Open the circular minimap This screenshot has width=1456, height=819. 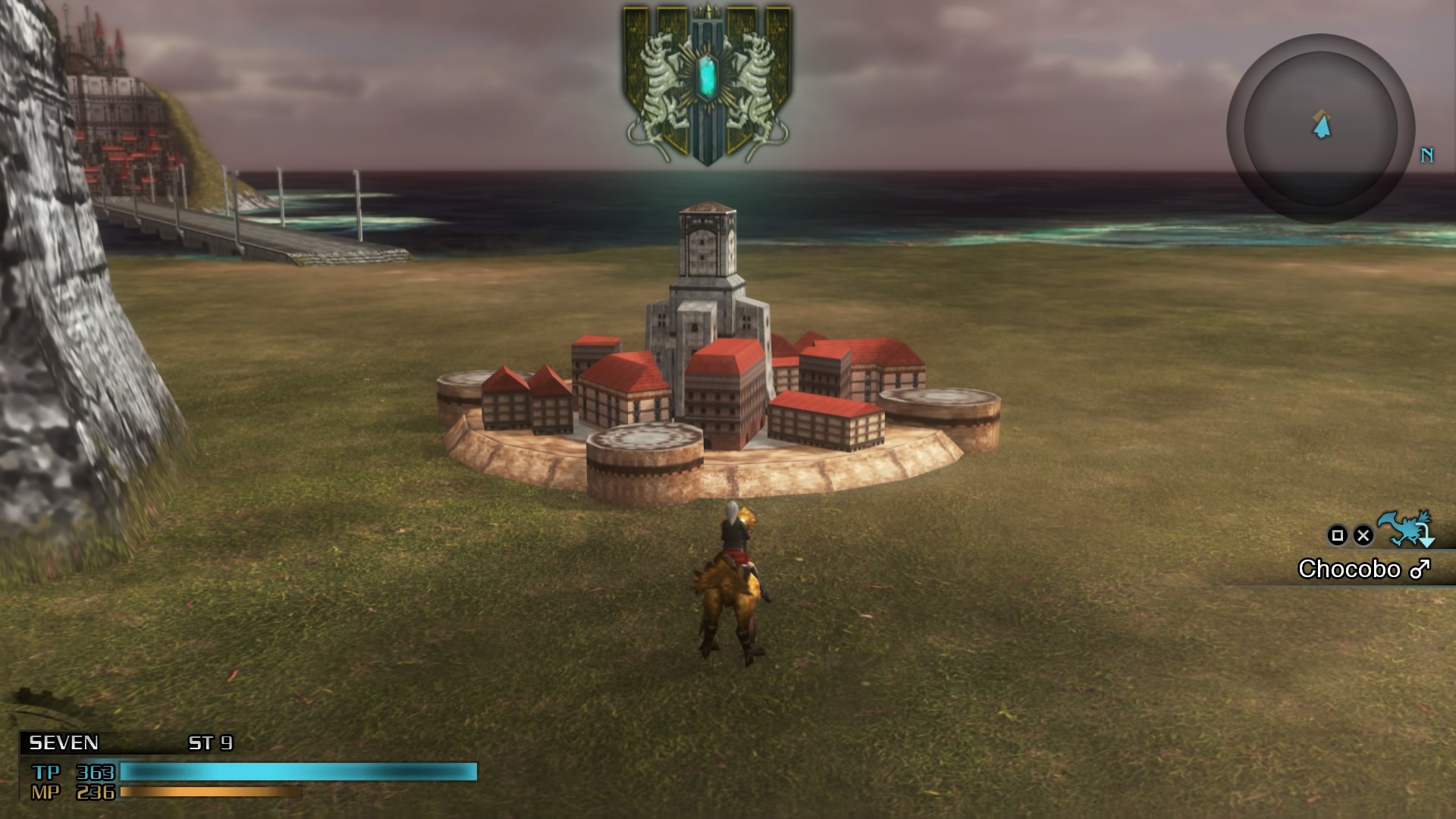(x=1320, y=129)
